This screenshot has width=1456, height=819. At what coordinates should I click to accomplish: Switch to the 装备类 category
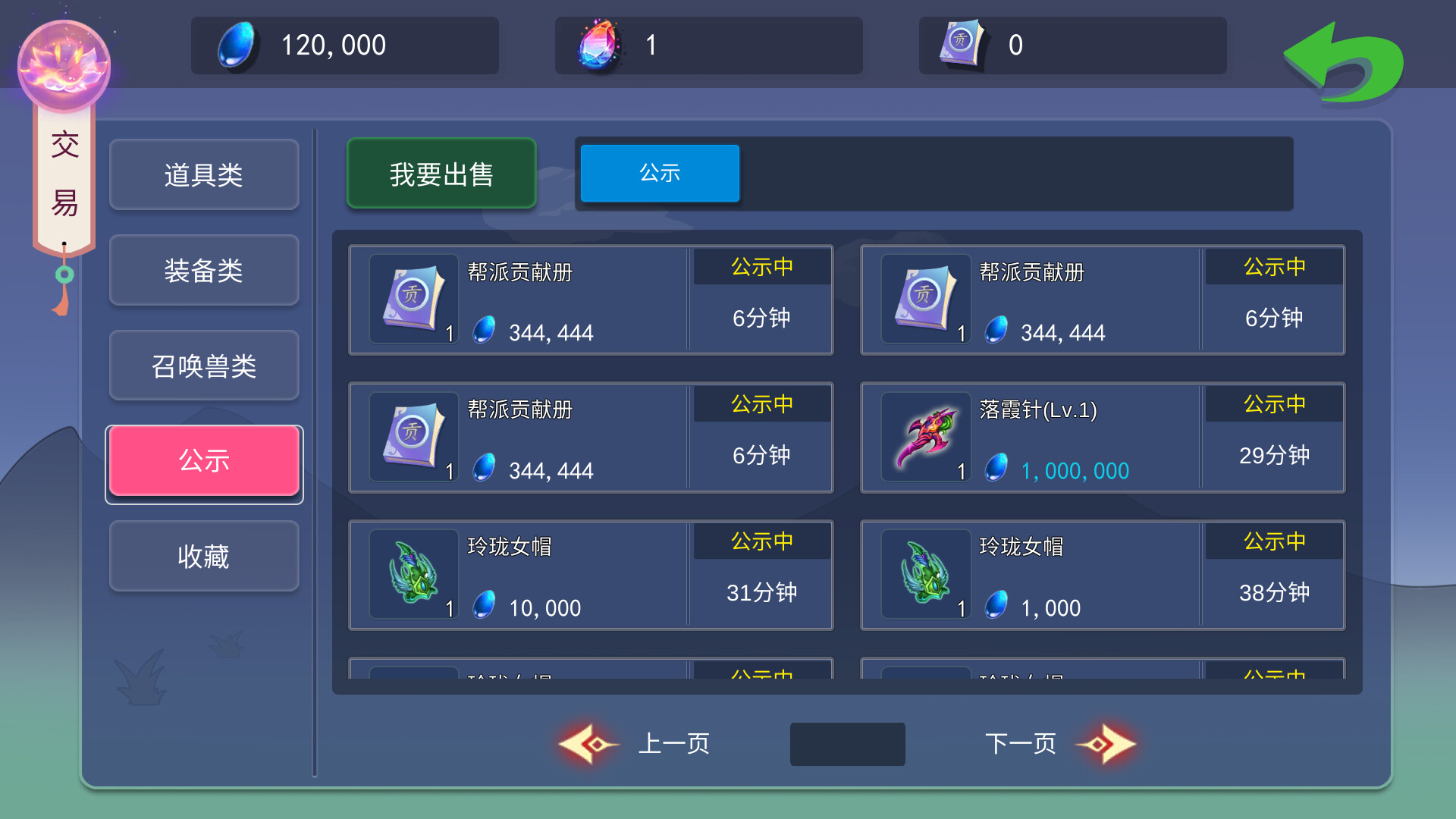(x=203, y=270)
